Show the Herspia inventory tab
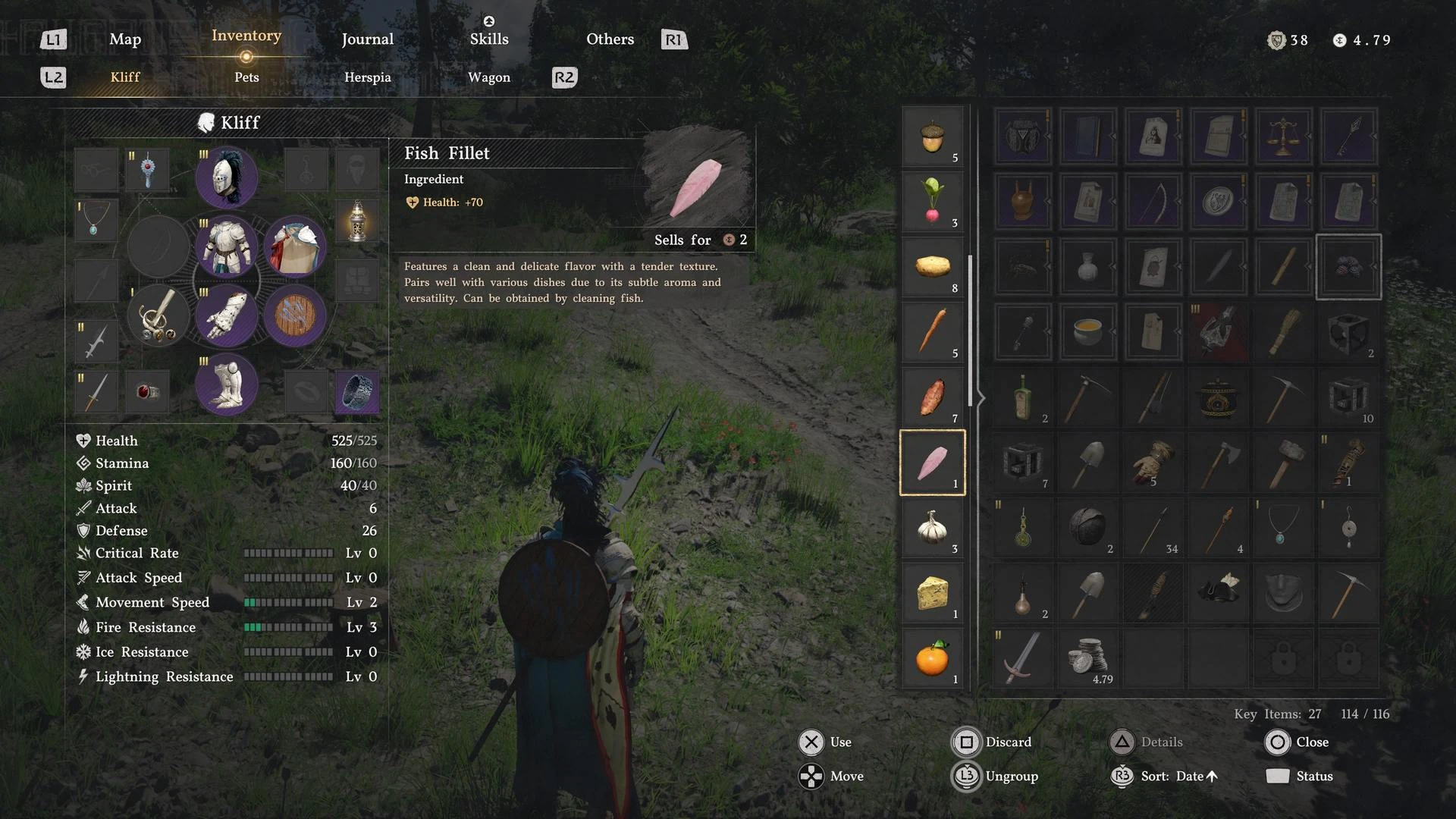This screenshot has height=819, width=1456. [367, 77]
